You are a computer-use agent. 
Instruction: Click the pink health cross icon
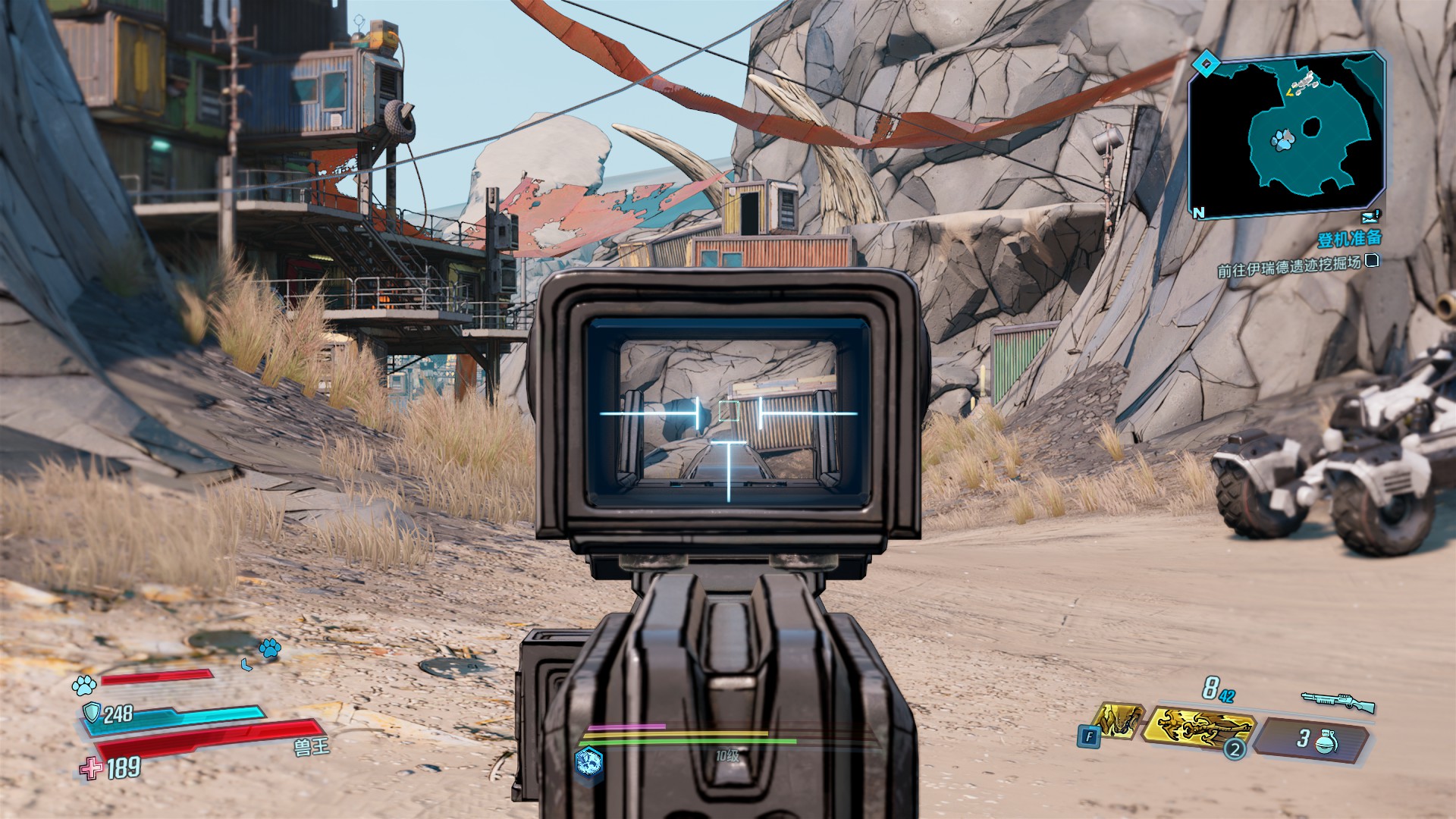pos(91,769)
